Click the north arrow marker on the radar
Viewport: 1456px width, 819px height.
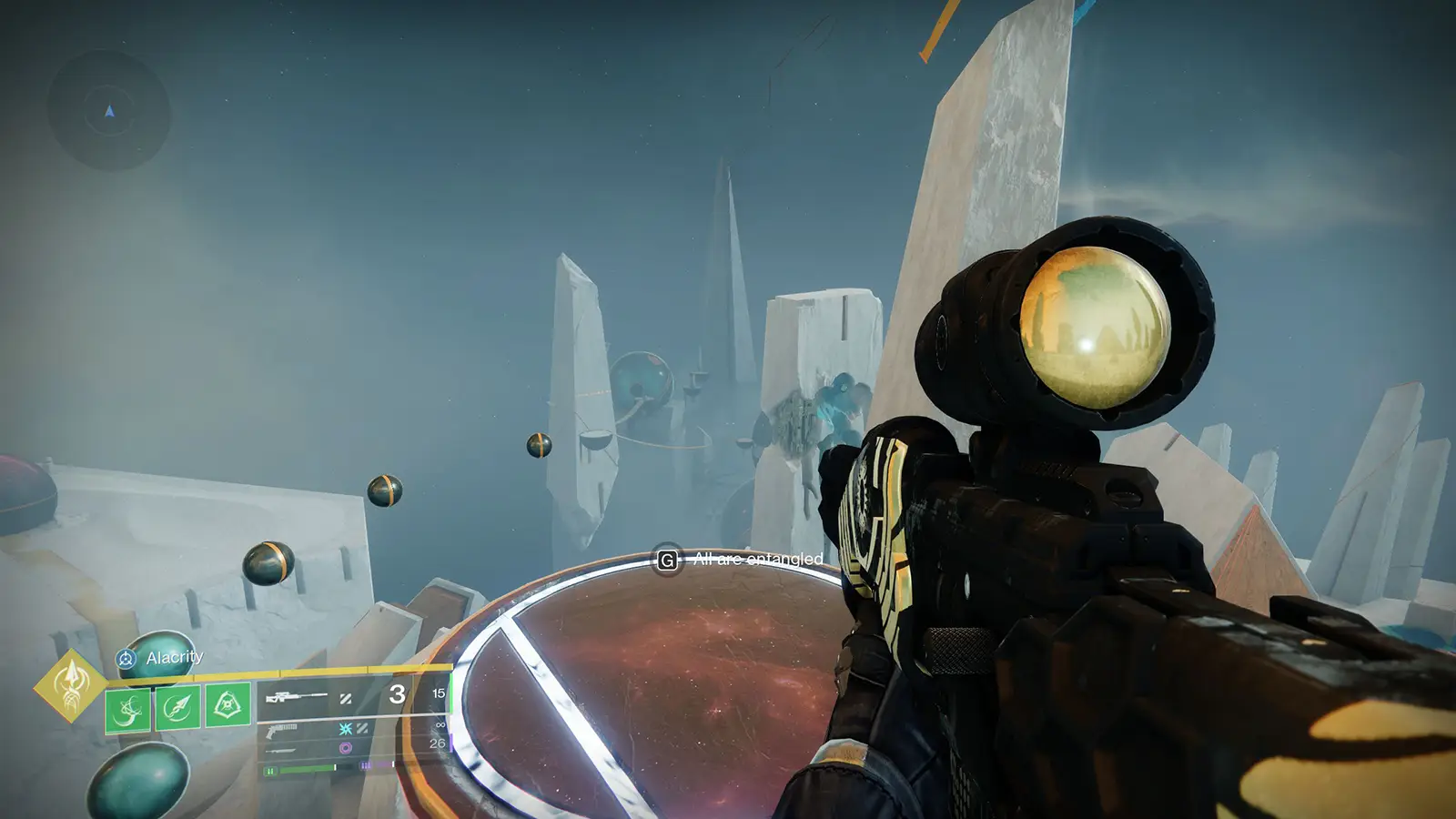(107, 113)
